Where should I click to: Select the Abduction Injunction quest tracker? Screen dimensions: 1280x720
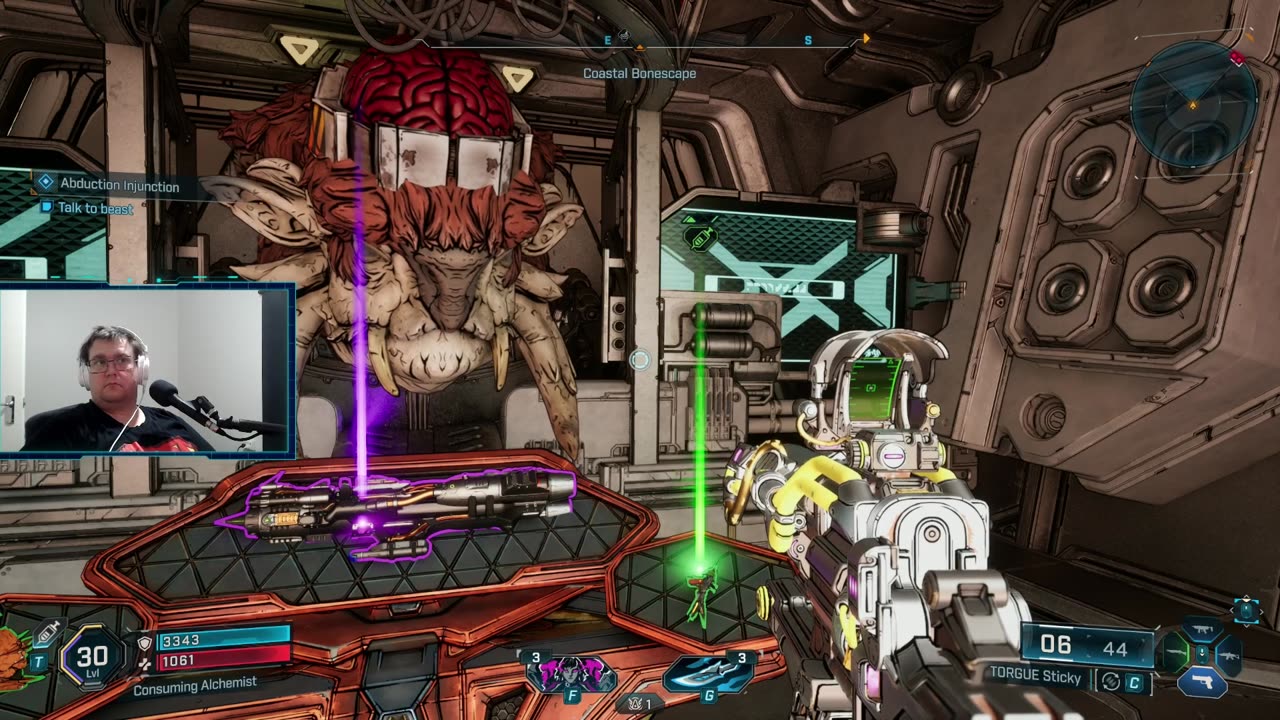[119, 185]
